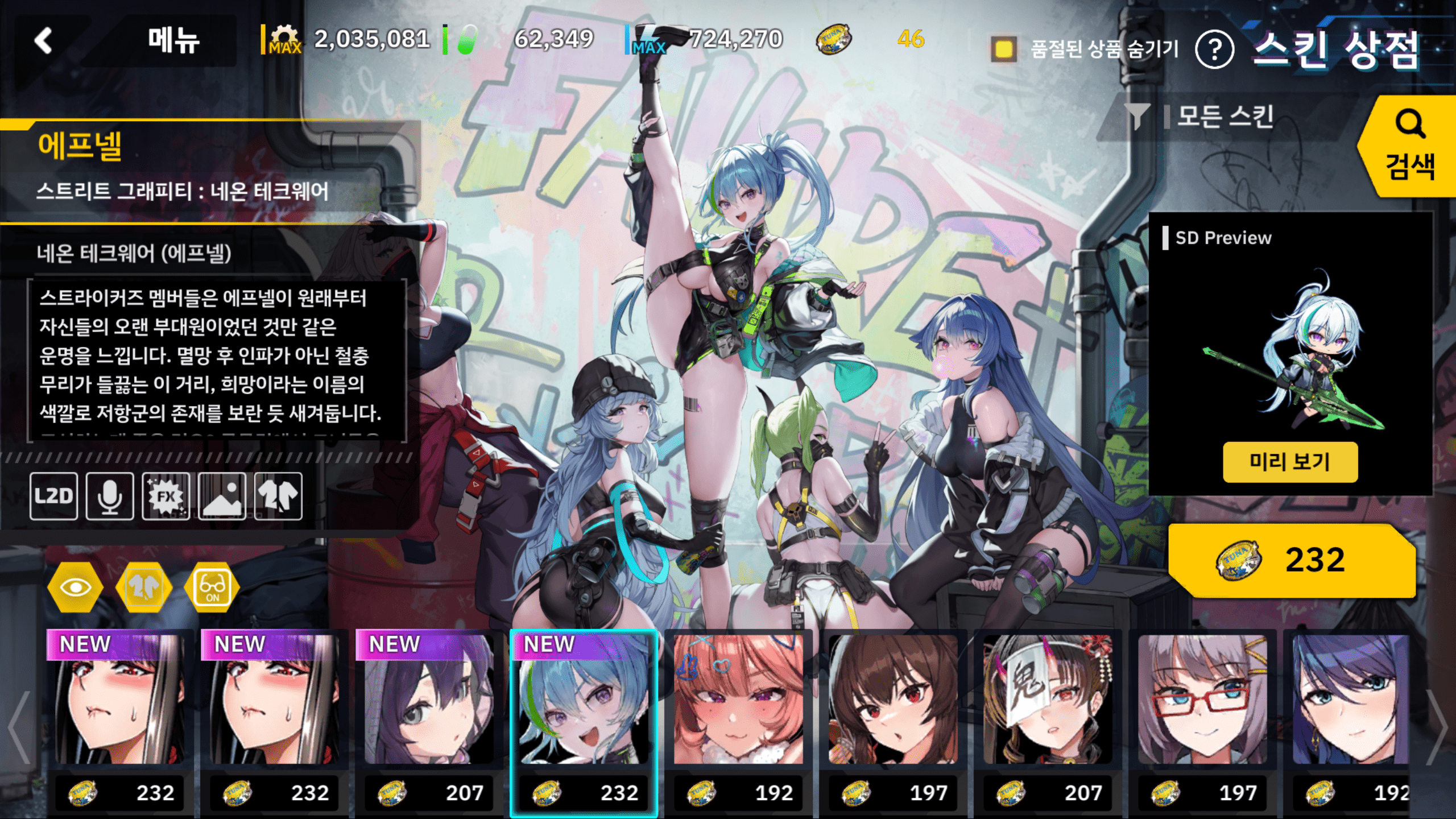Toggle the eye view hexagon button

75,587
